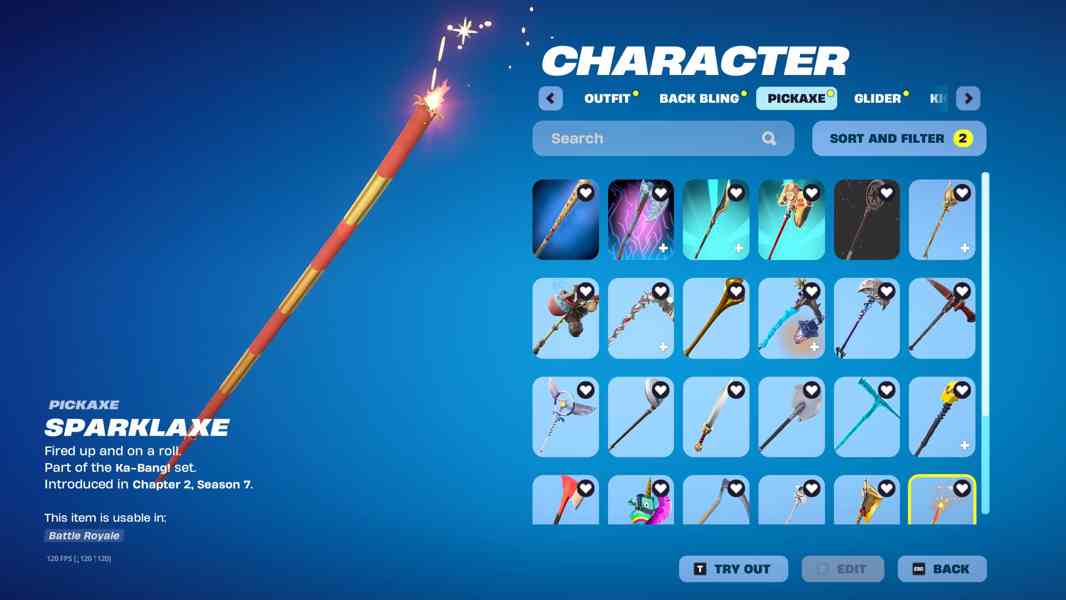The height and width of the screenshot is (600, 1066).
Task: Focus the cosmetics Search field
Action: (655, 138)
